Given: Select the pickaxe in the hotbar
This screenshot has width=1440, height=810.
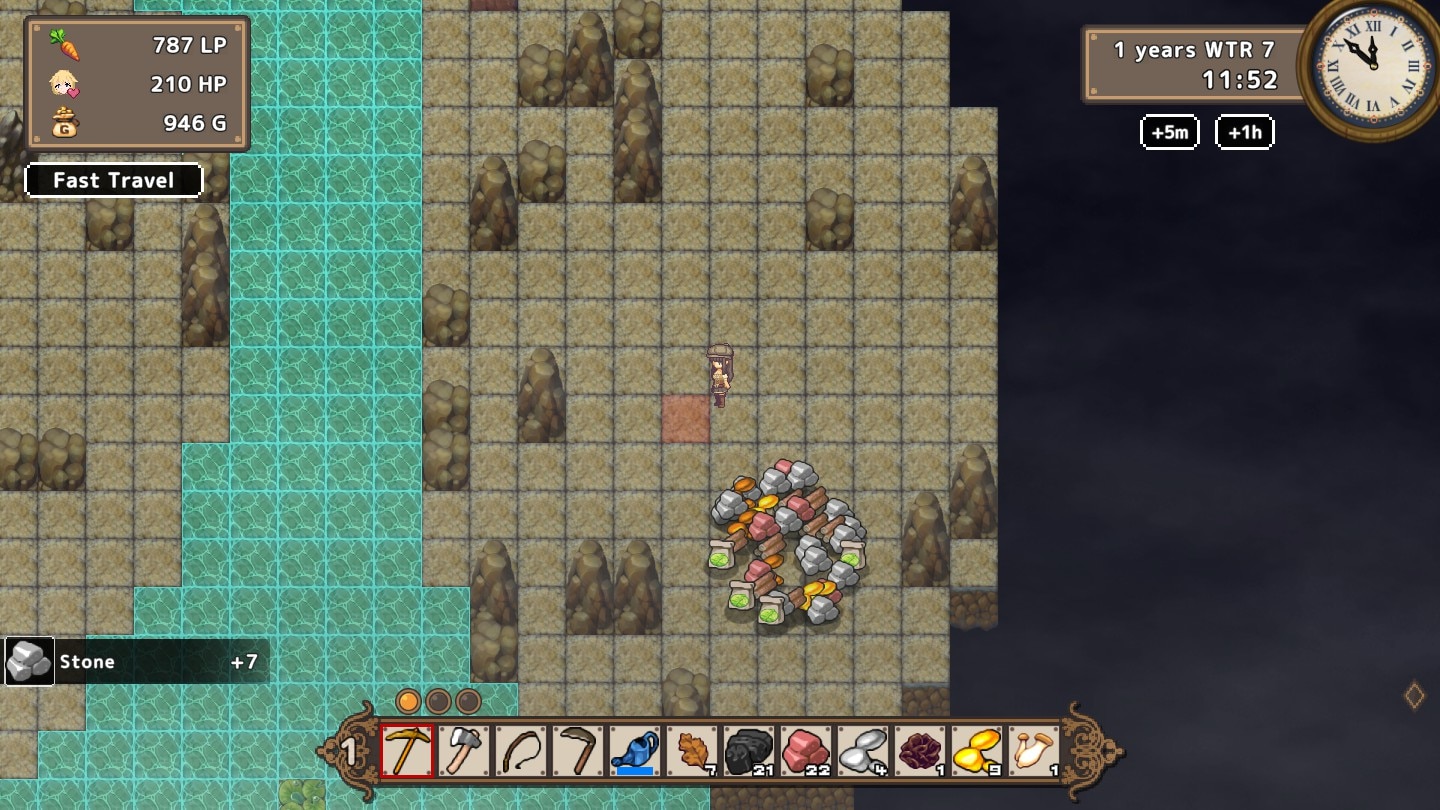Looking at the screenshot, I should [407, 750].
